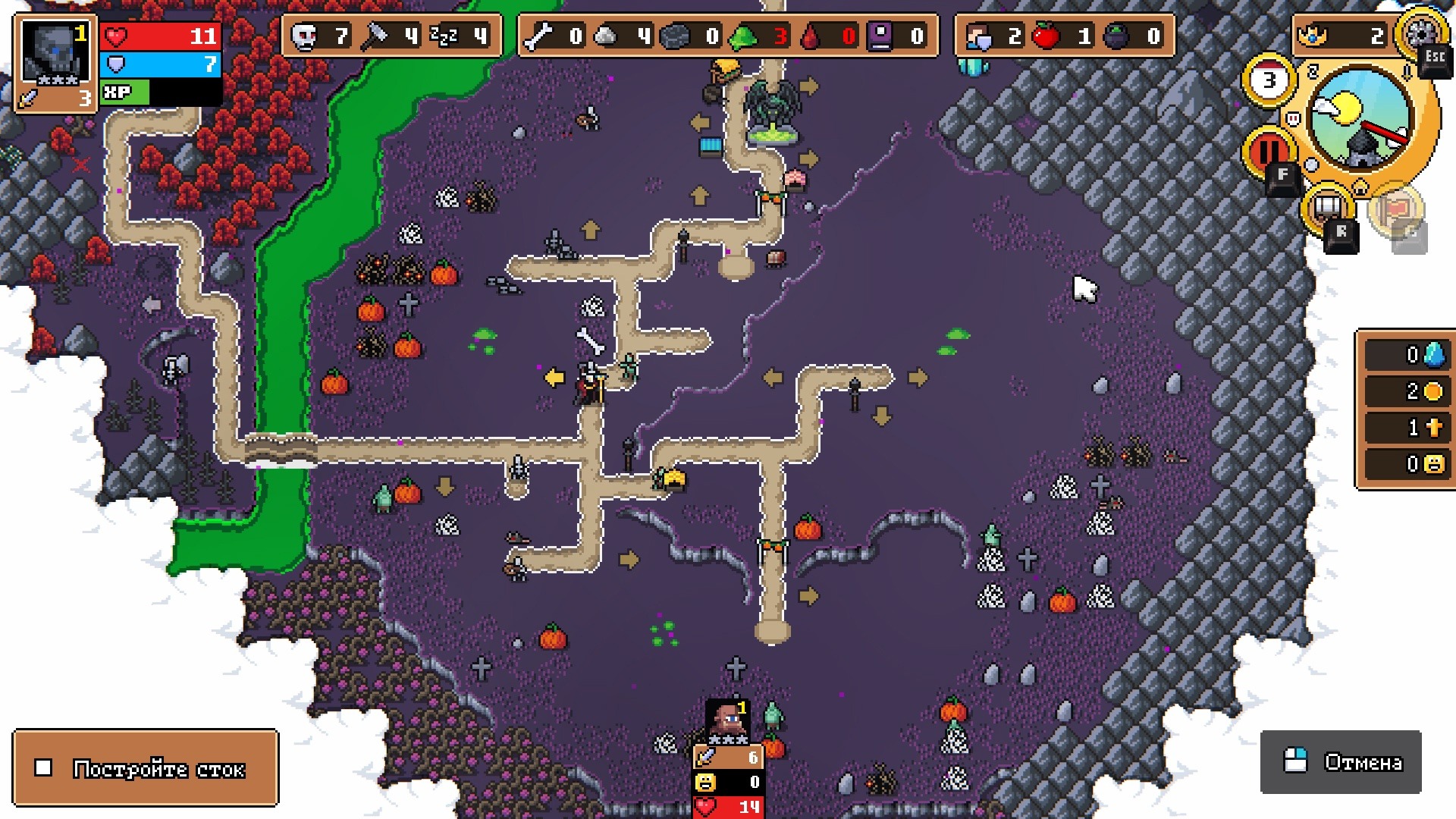Screen dimensions: 1456x819
Task: Click the bone resource counter
Action: (555, 36)
